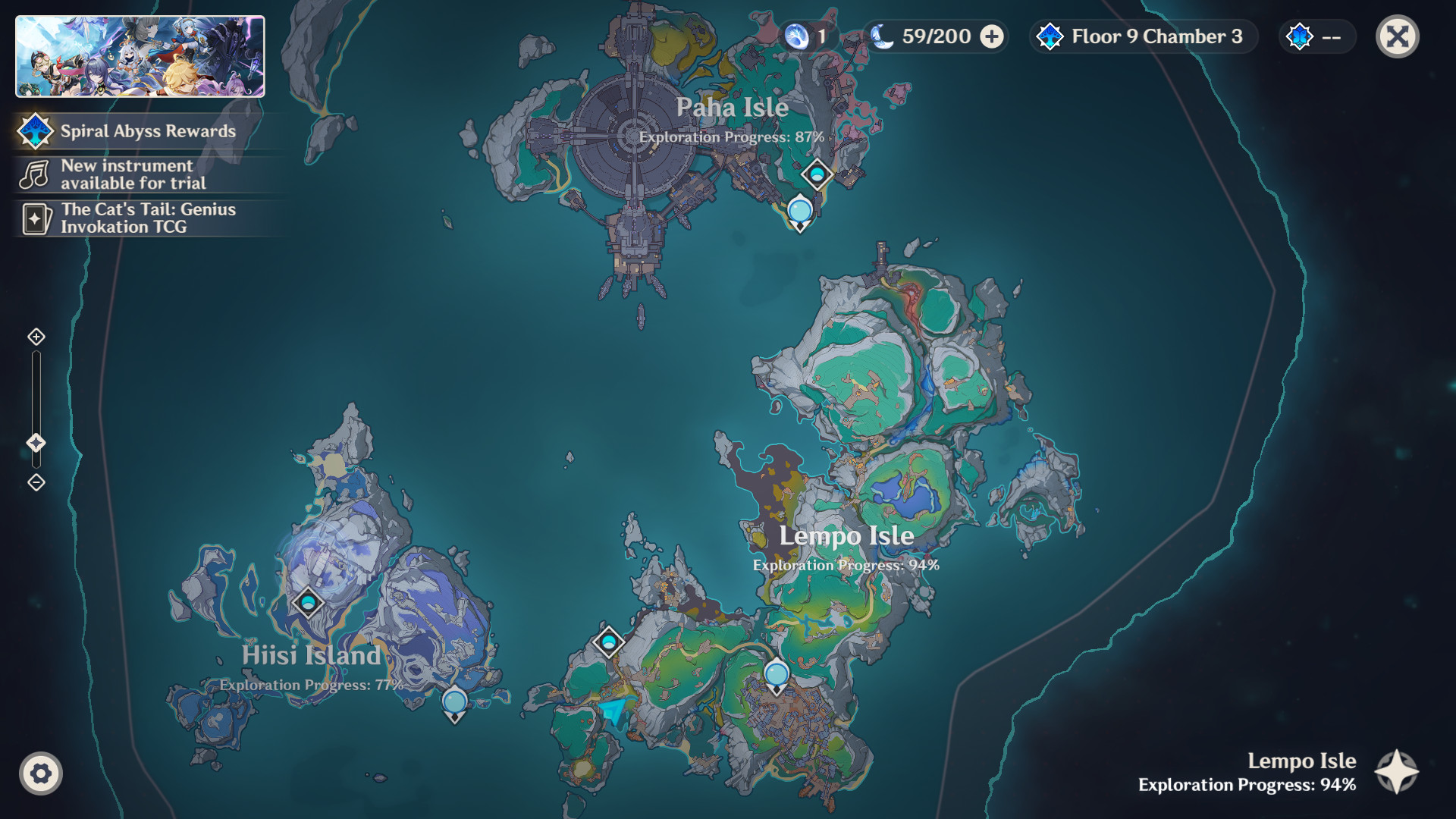Select the Floor 9 Chamber 3 abyss indicator
The width and height of the screenshot is (1456, 819).
click(1144, 36)
